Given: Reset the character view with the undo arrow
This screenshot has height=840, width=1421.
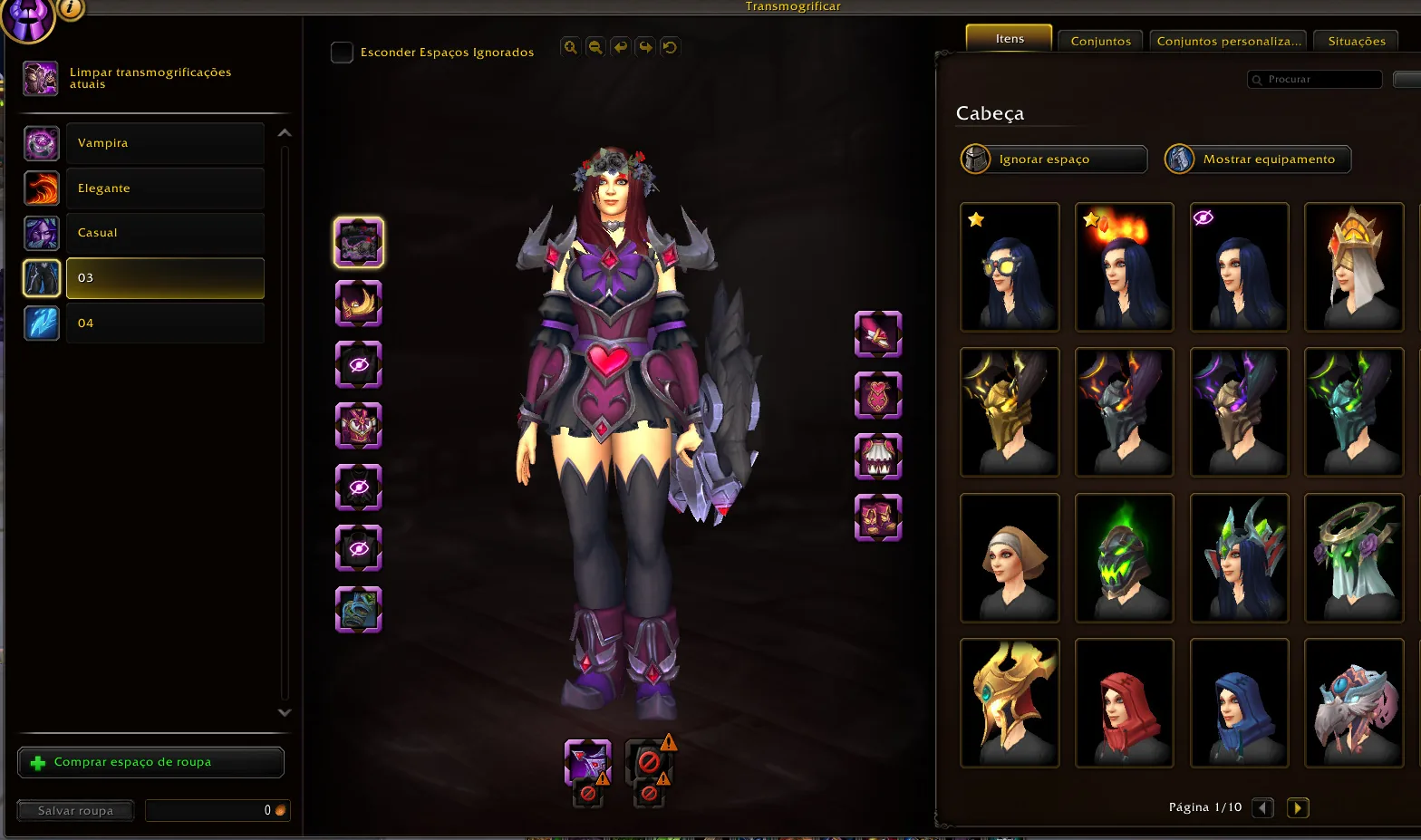Looking at the screenshot, I should point(671,46).
